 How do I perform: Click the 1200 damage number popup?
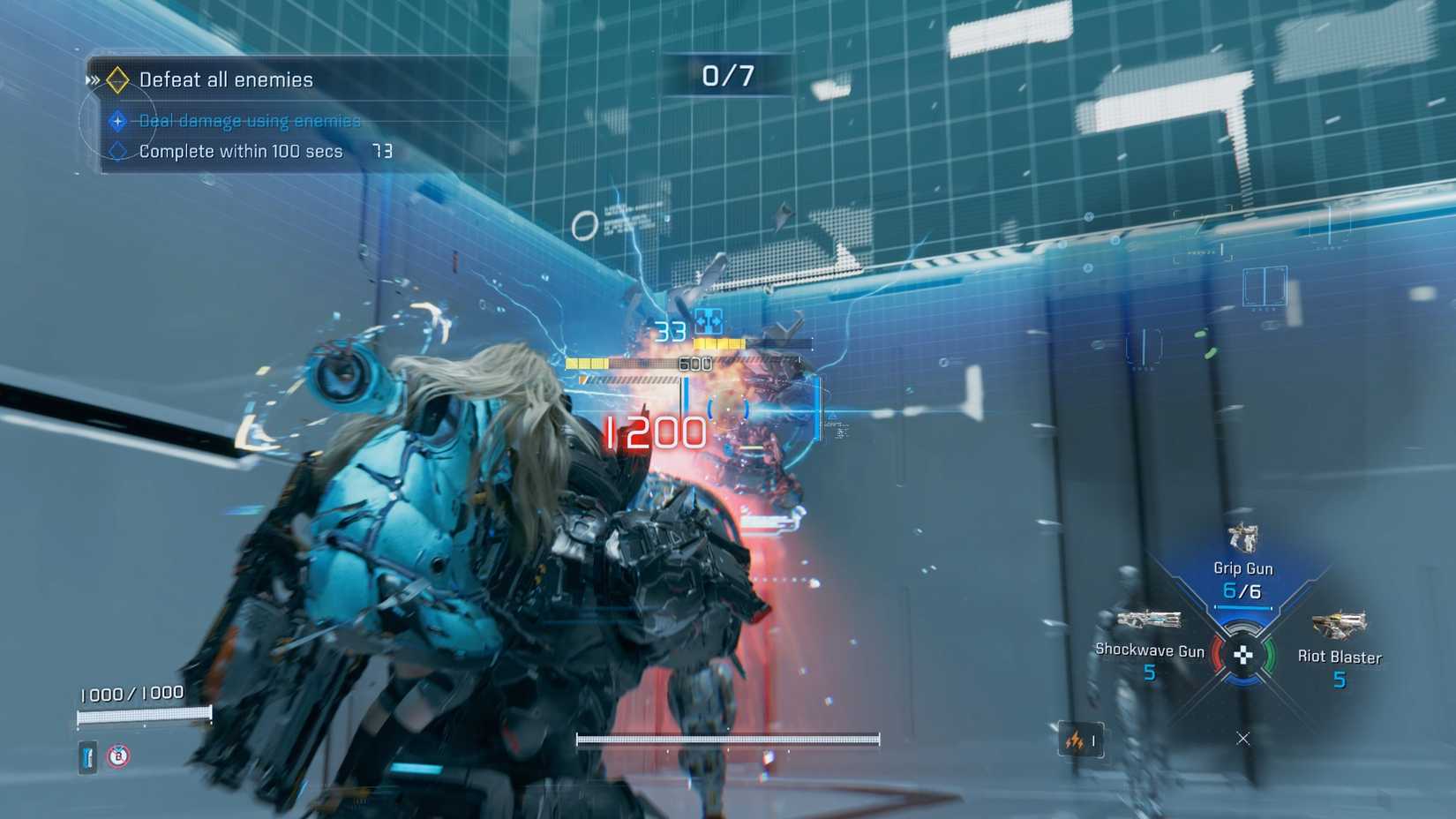(654, 430)
